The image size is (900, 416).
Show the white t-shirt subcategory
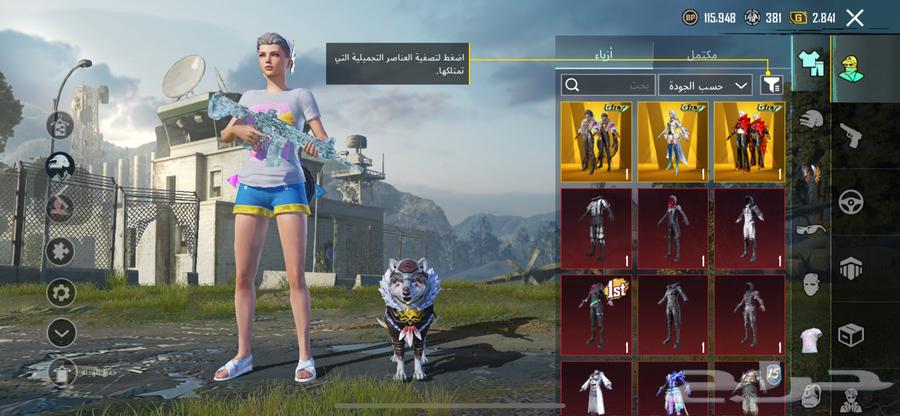[x=811, y=339]
